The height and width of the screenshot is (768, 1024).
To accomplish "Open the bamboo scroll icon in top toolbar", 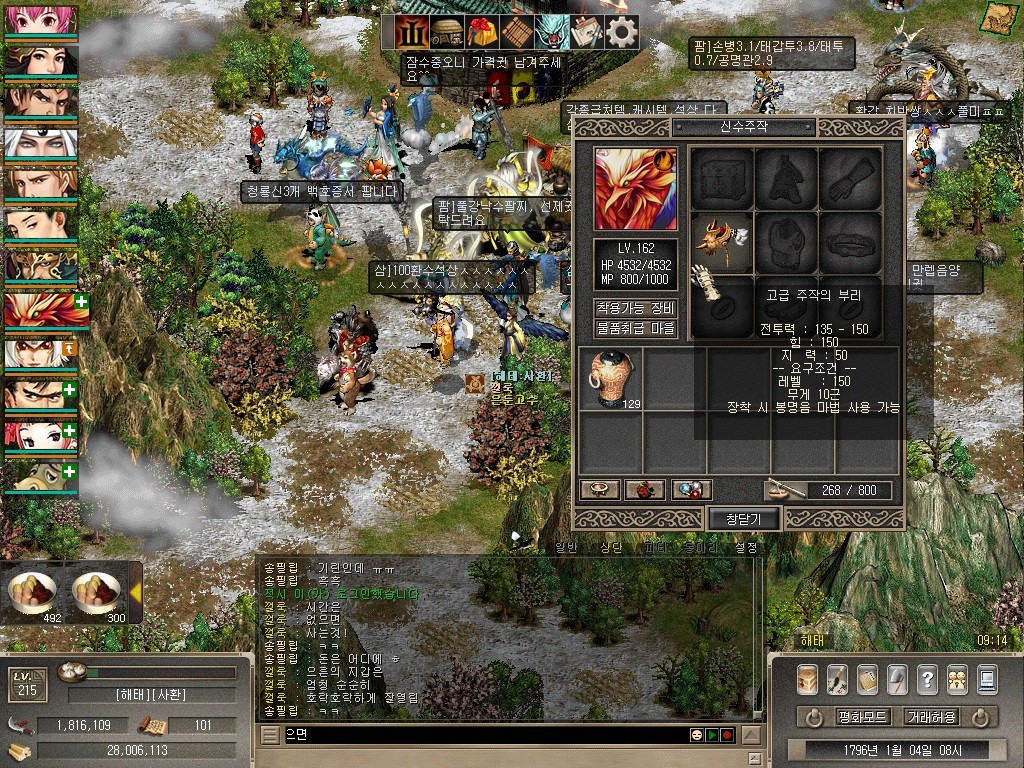I will coord(517,32).
